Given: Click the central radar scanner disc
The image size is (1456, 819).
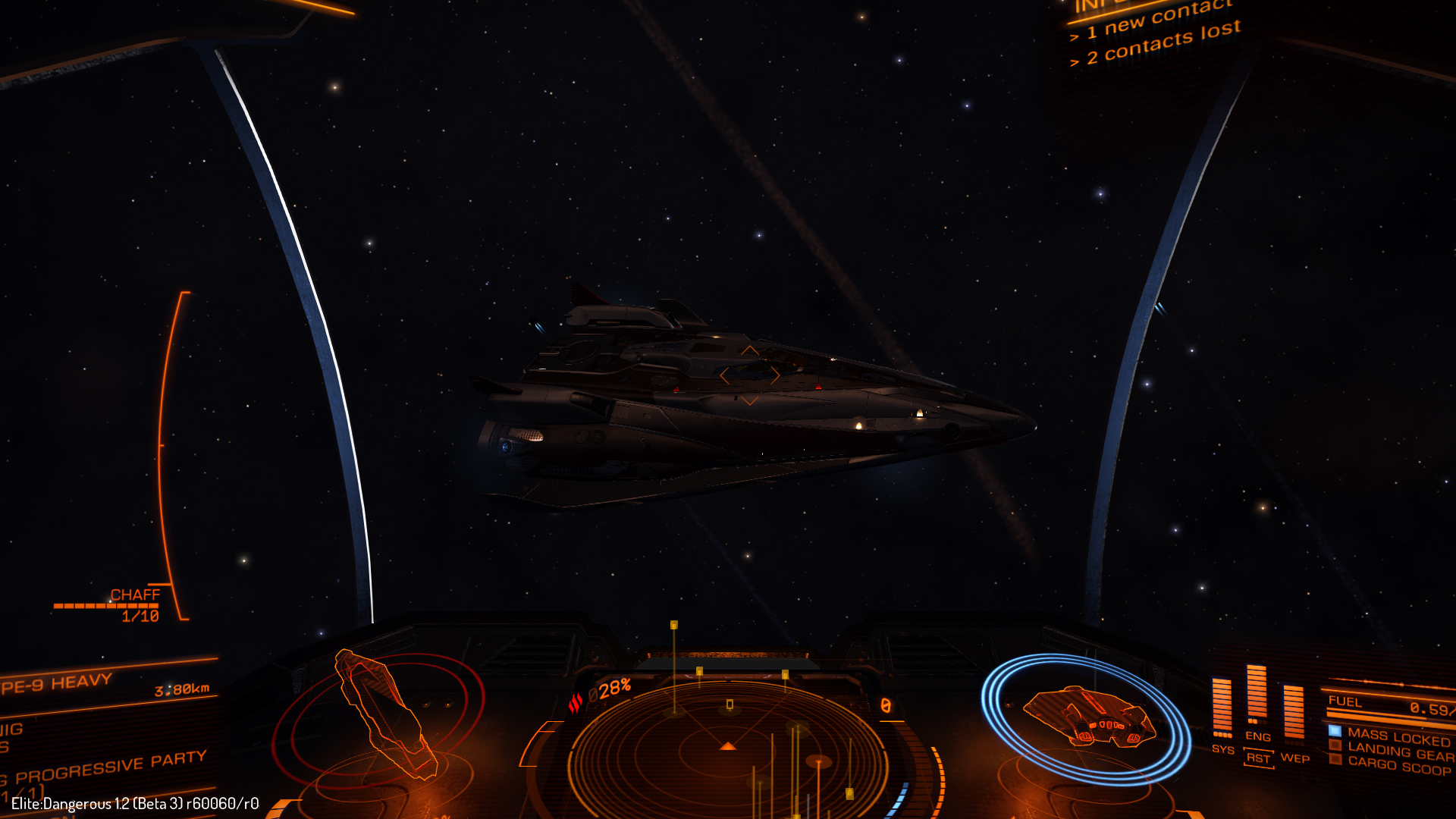Looking at the screenshot, I should click(728, 747).
